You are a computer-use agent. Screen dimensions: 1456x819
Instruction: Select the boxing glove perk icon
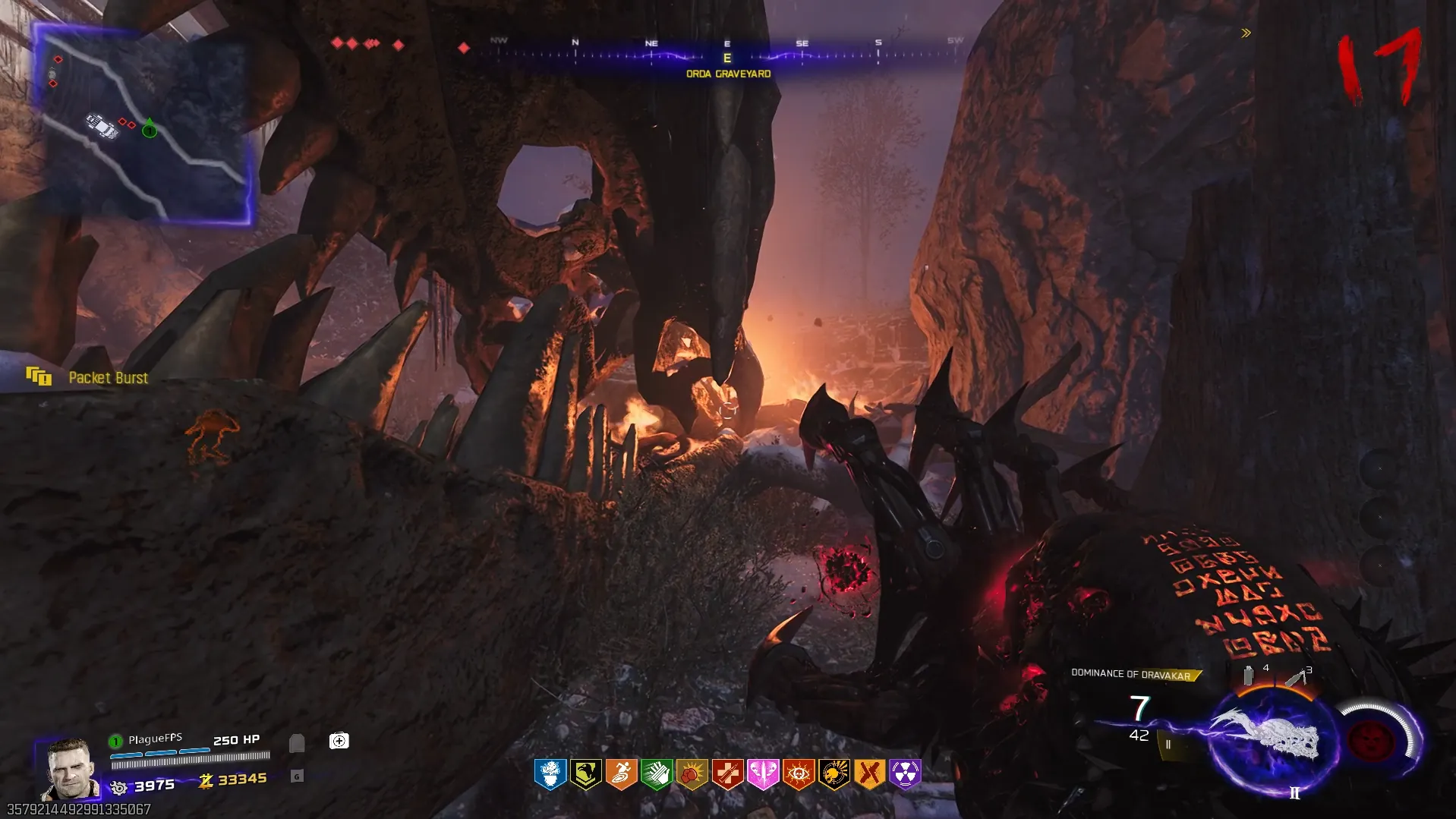point(692,773)
